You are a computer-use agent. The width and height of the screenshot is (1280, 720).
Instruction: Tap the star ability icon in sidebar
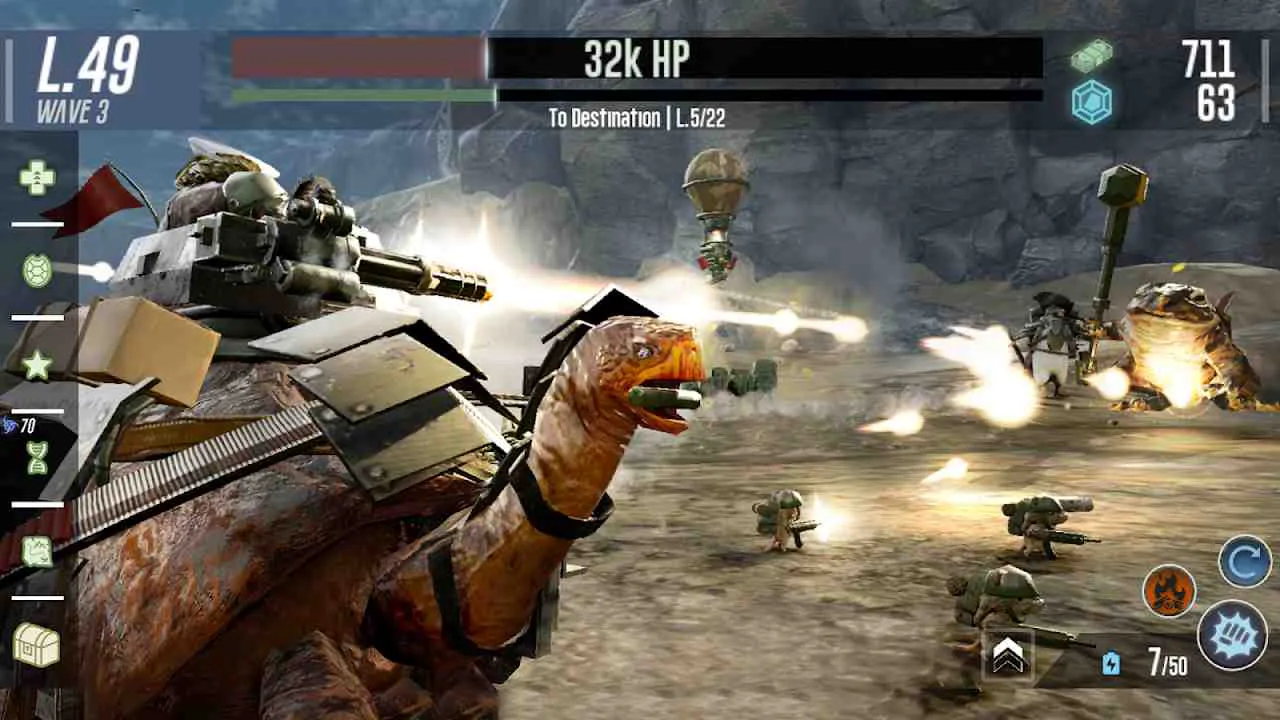[x=36, y=367]
